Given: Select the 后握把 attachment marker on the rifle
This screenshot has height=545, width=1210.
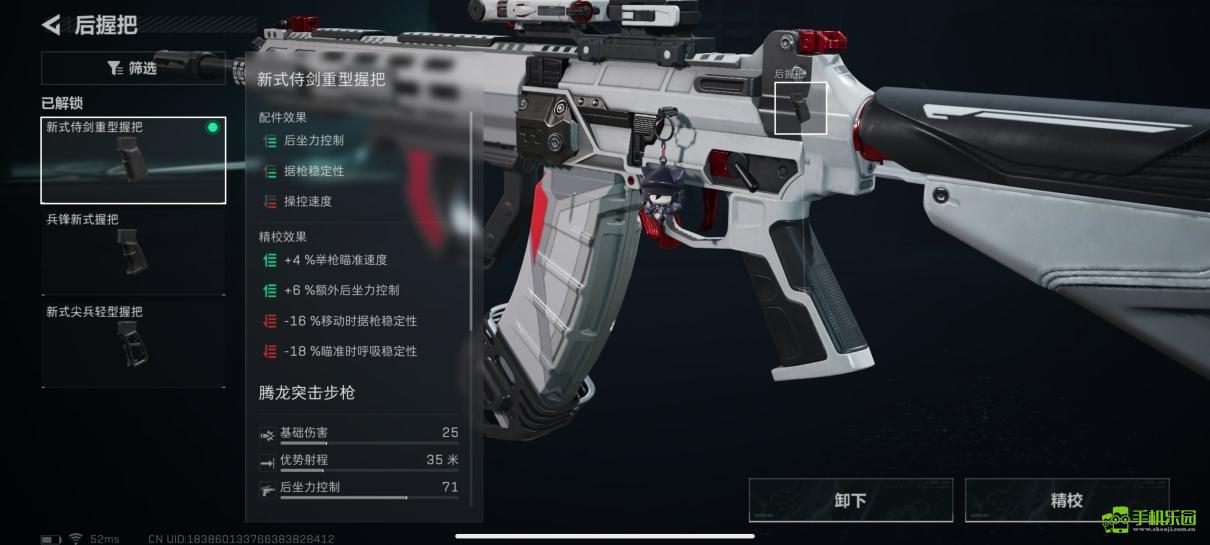Looking at the screenshot, I should 801,108.
